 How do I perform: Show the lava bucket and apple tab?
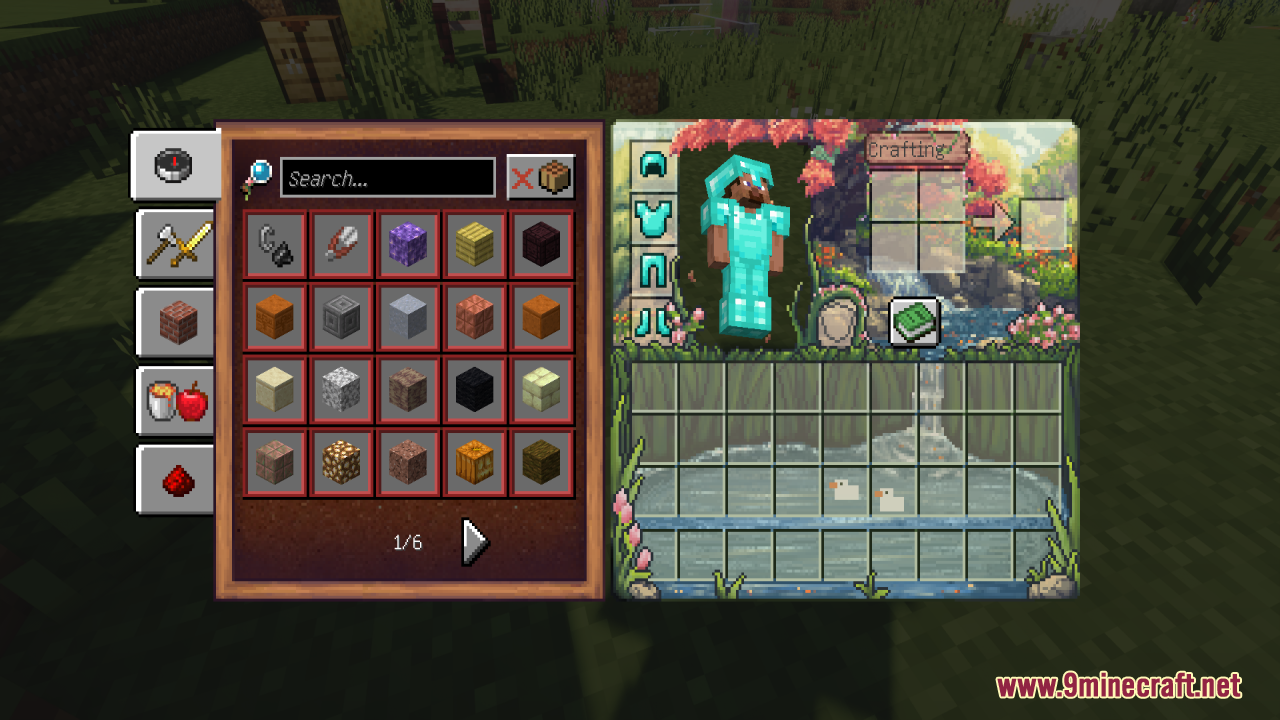(177, 401)
